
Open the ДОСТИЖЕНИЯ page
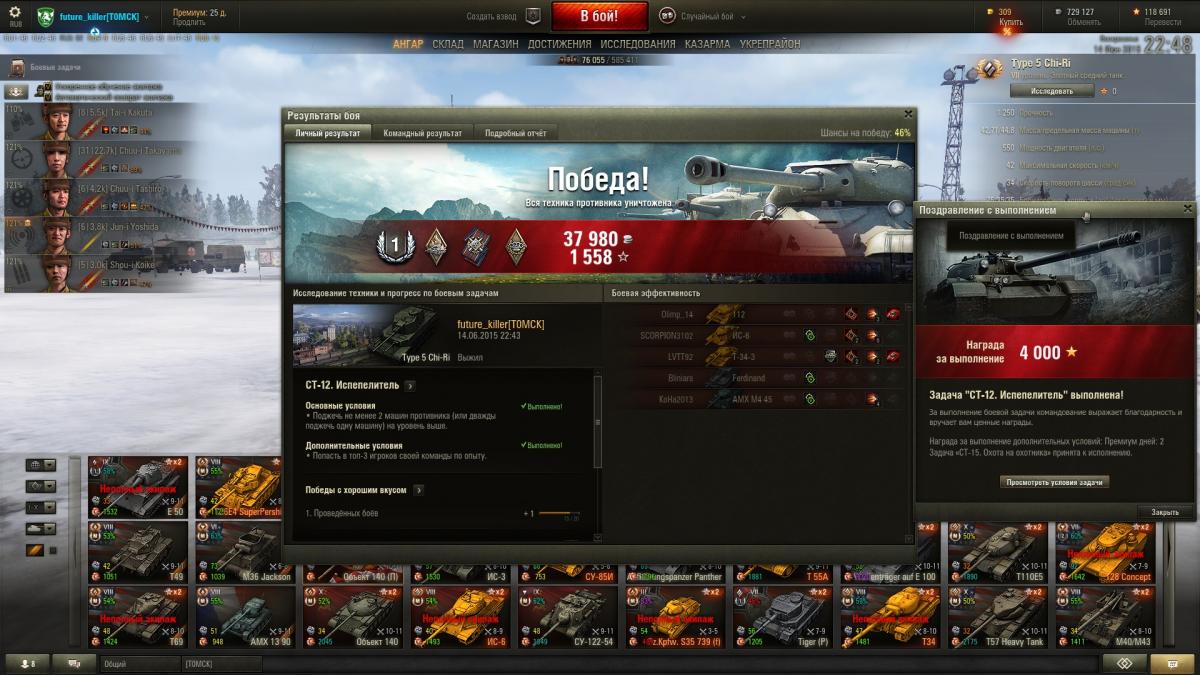tap(560, 44)
